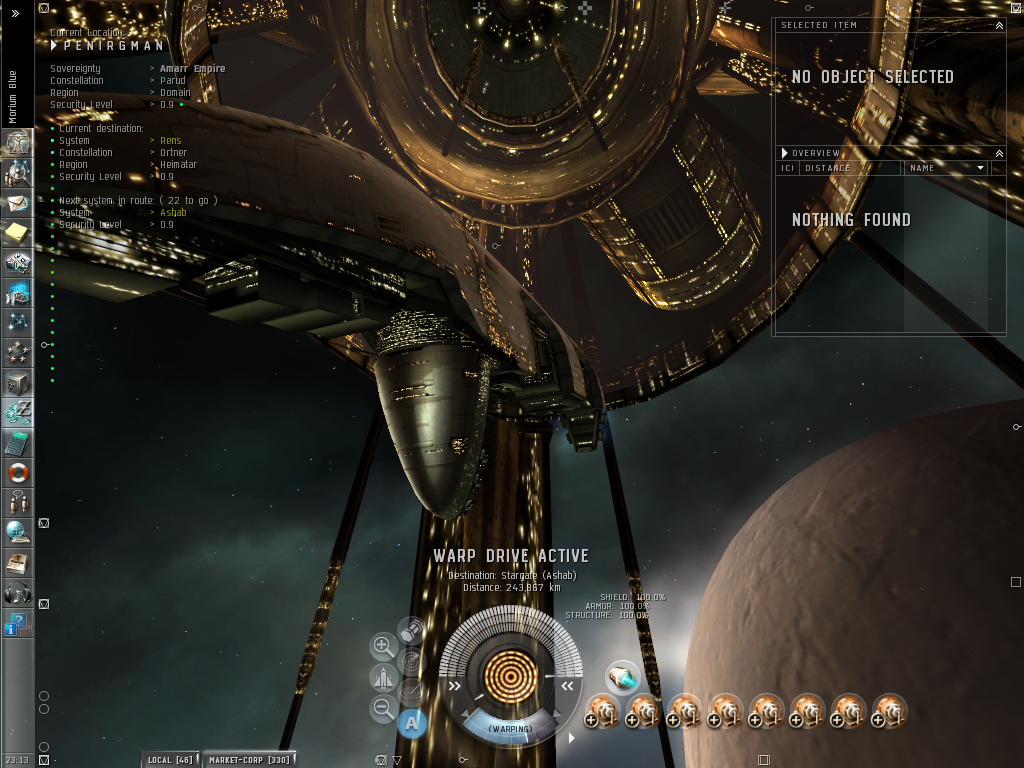Open the Local chat channel tab
The height and width of the screenshot is (768, 1024).
(170, 760)
